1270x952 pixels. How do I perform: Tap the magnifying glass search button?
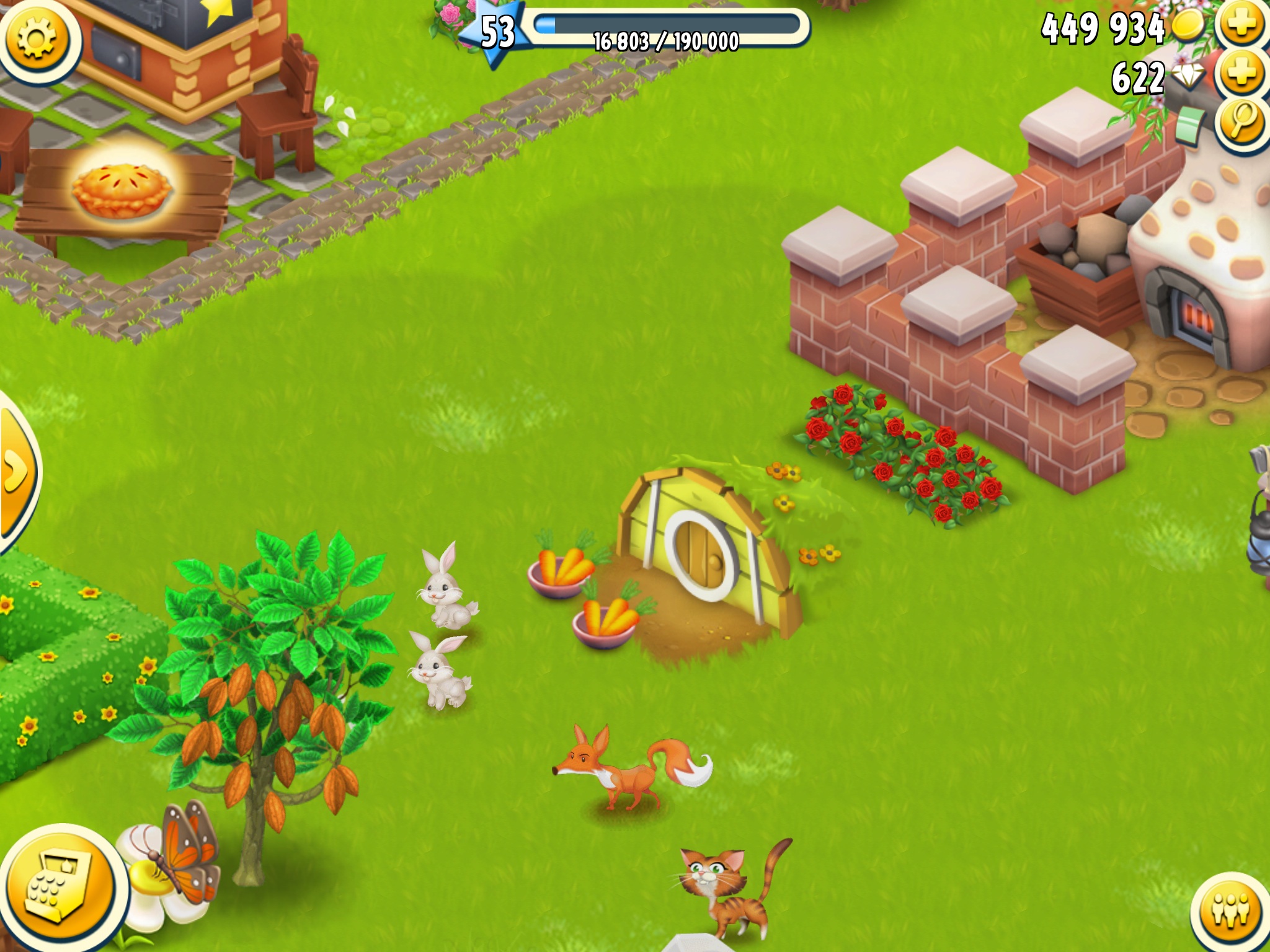click(1242, 121)
